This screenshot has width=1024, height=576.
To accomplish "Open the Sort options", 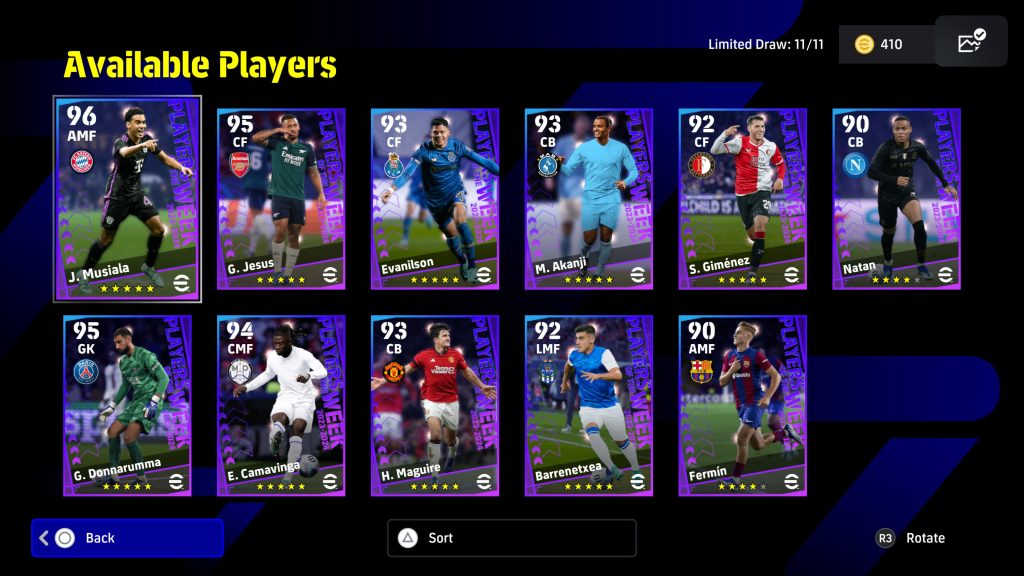I will coord(511,538).
